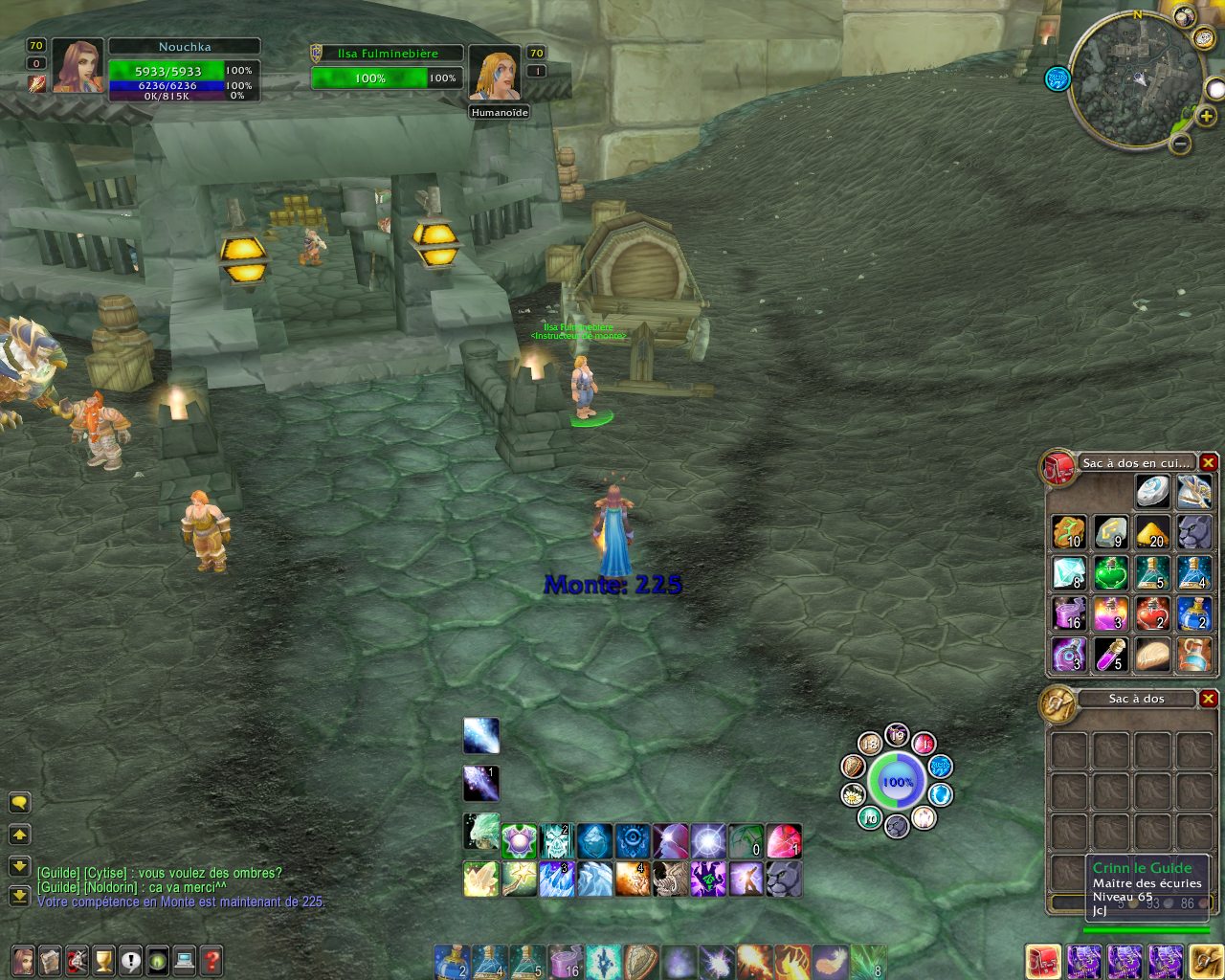Select the purple cloth stack of 16
This screenshot has height=980, width=1225.
point(1069,613)
